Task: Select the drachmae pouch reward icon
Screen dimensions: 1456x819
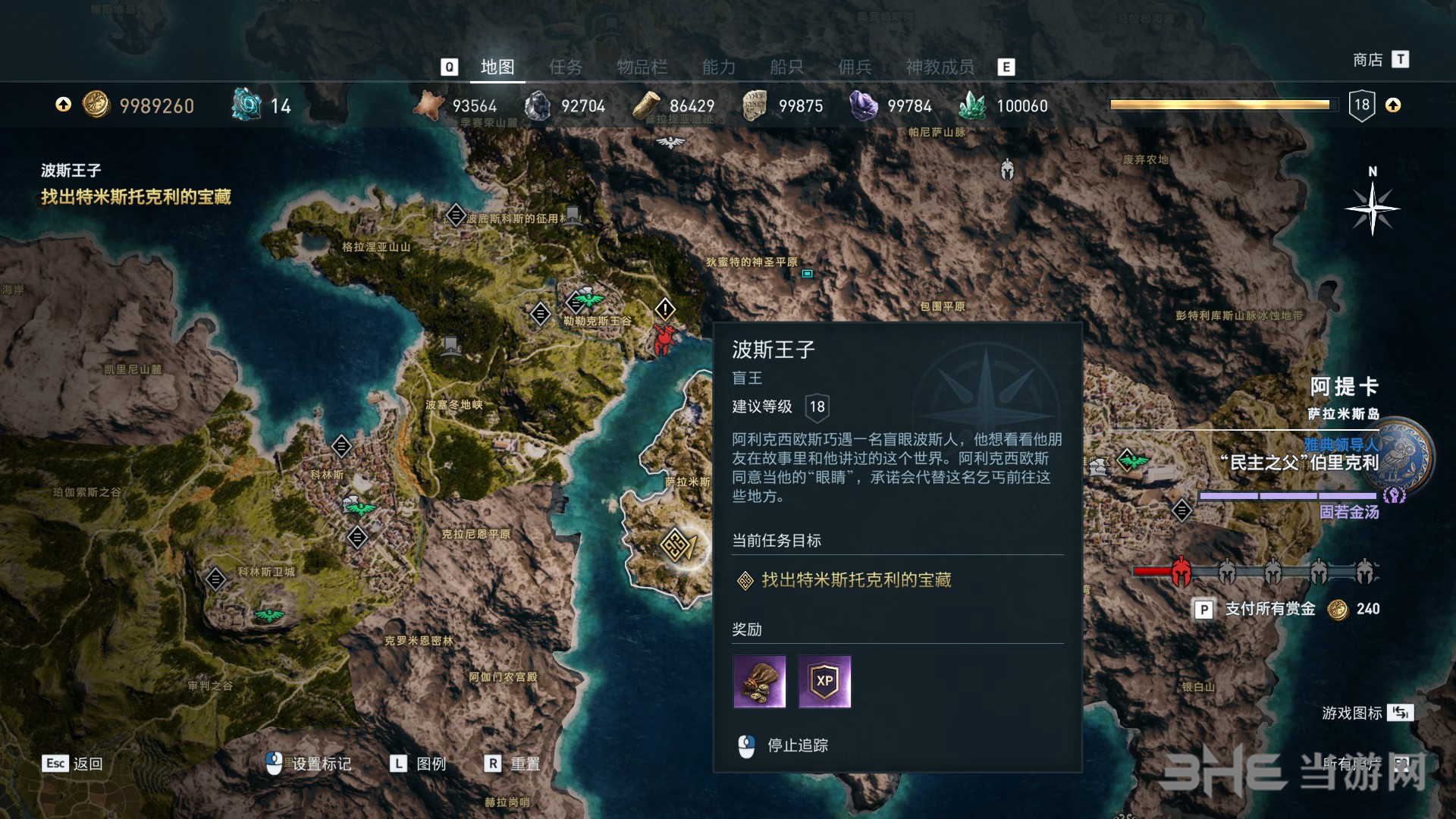Action: pyautogui.click(x=759, y=682)
